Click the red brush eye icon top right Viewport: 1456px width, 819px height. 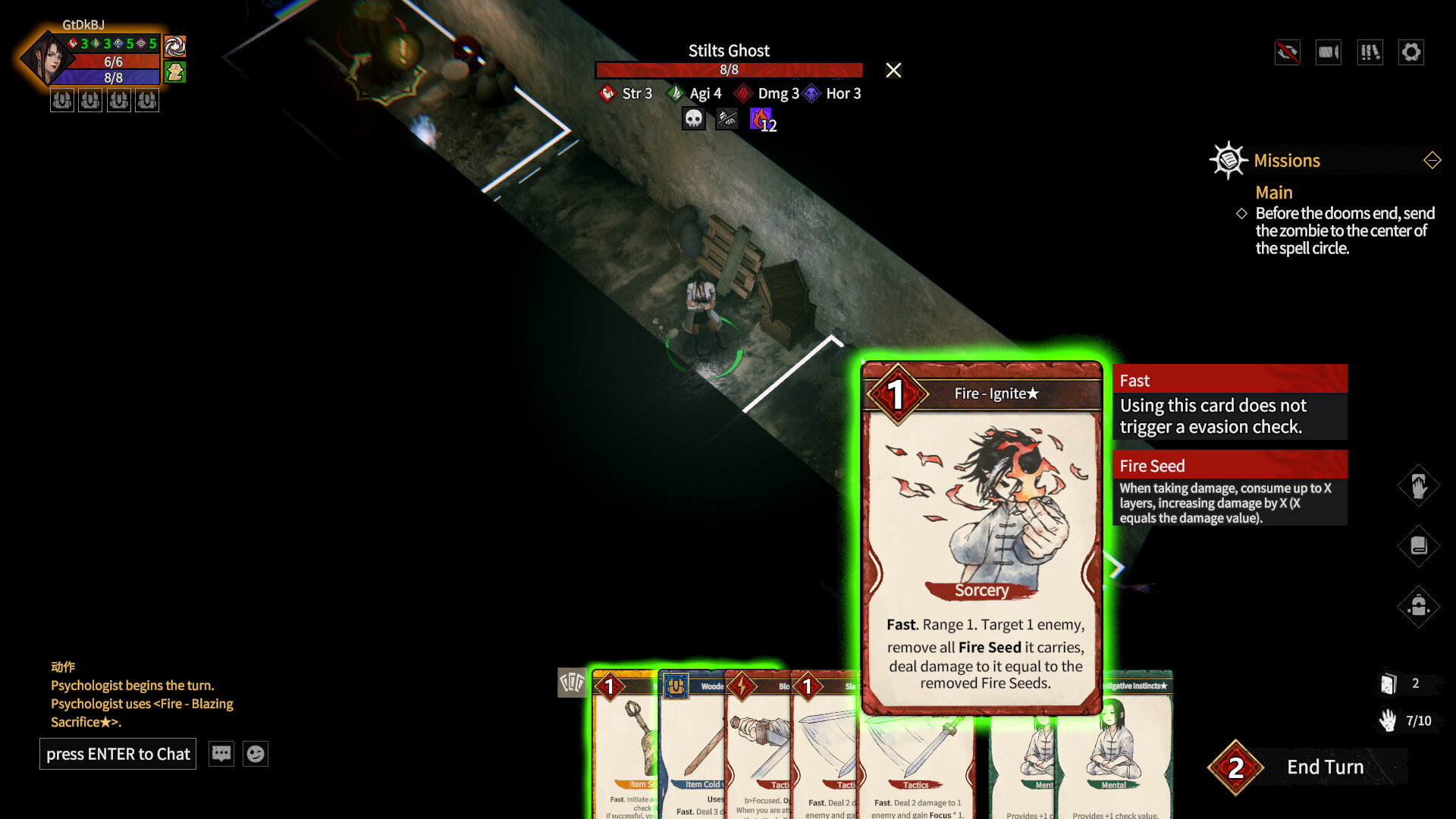point(1287,52)
